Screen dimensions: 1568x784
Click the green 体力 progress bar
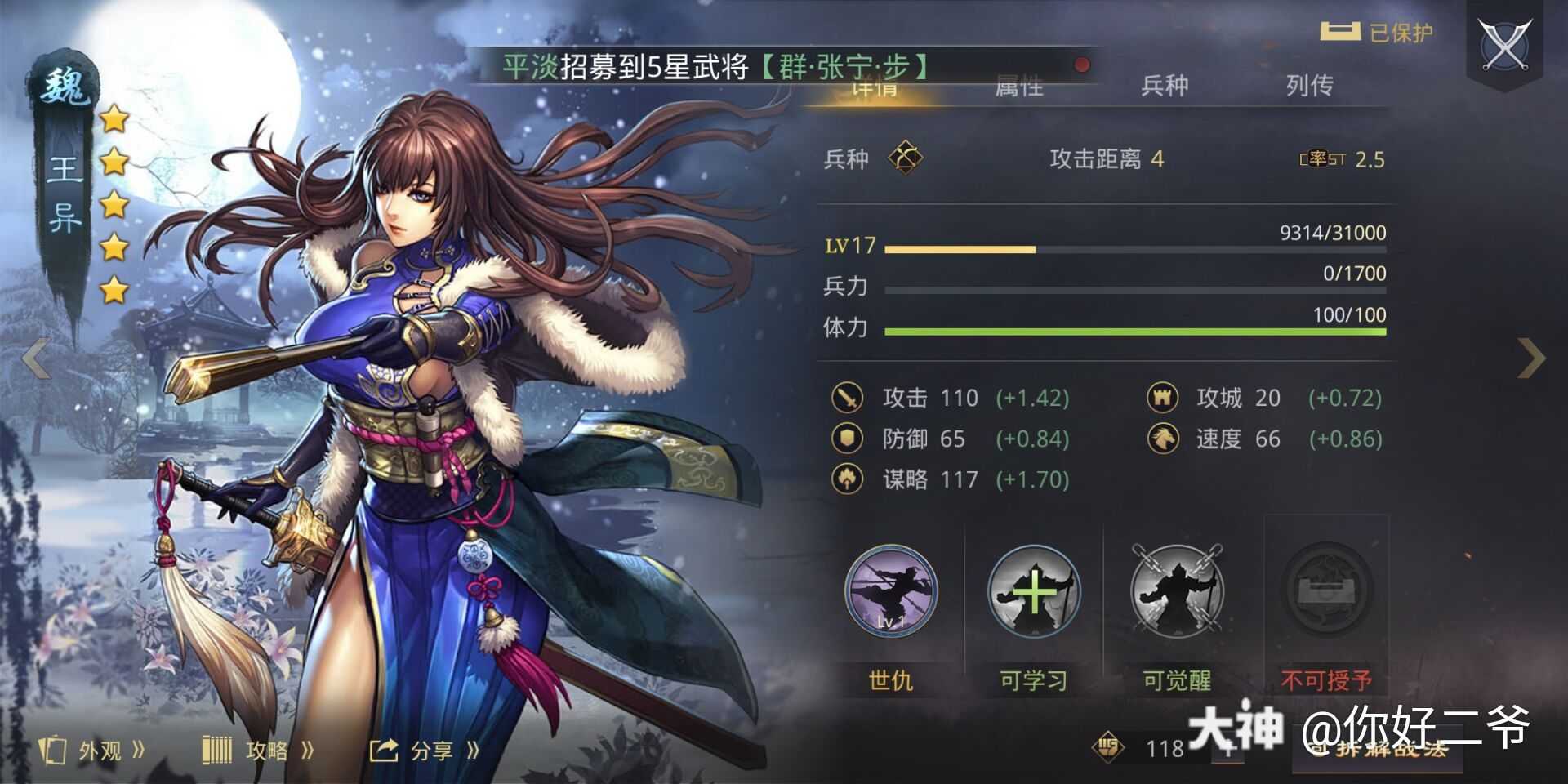pyautogui.click(x=1134, y=332)
